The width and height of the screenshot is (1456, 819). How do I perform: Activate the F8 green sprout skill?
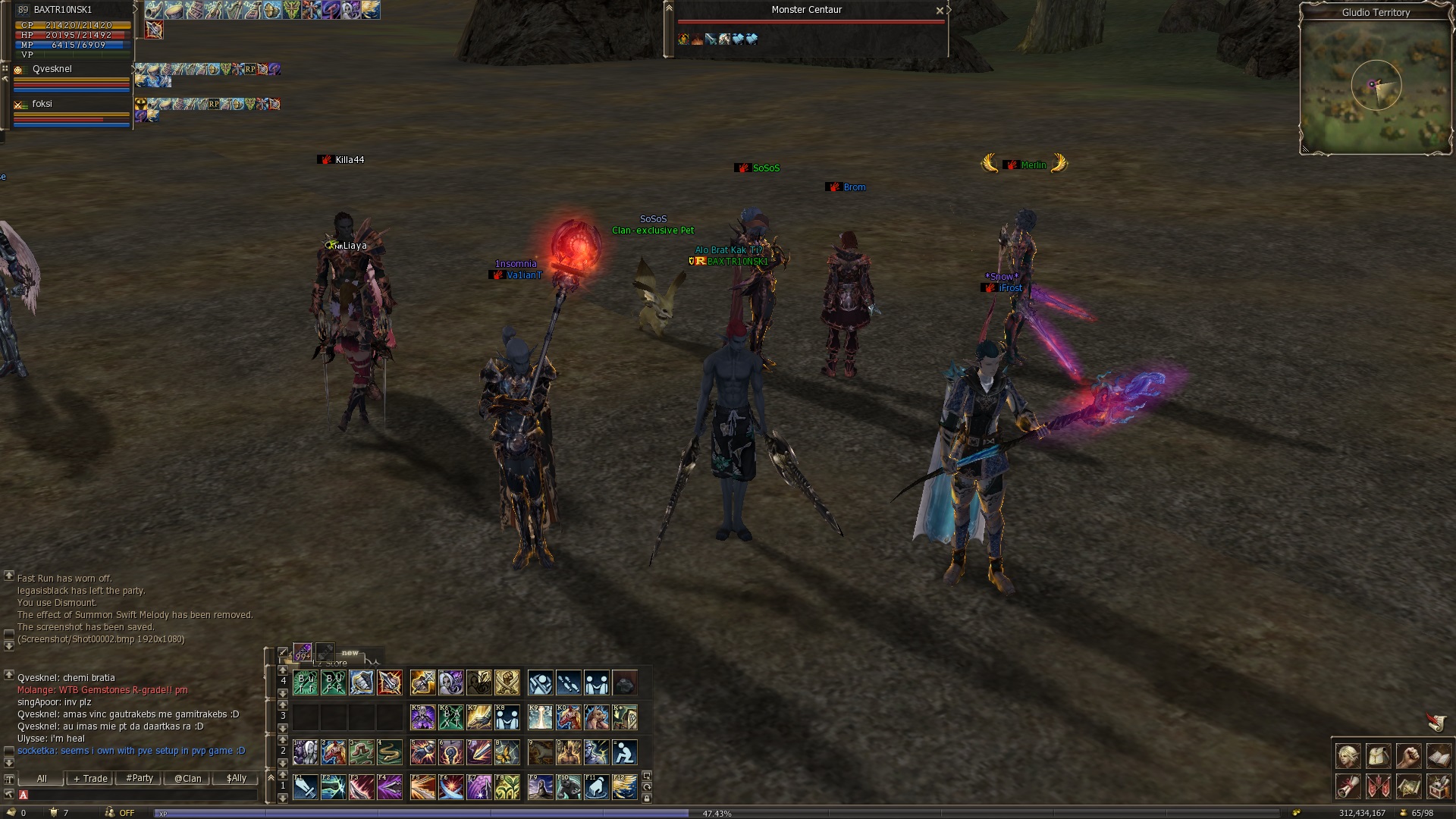click(507, 787)
